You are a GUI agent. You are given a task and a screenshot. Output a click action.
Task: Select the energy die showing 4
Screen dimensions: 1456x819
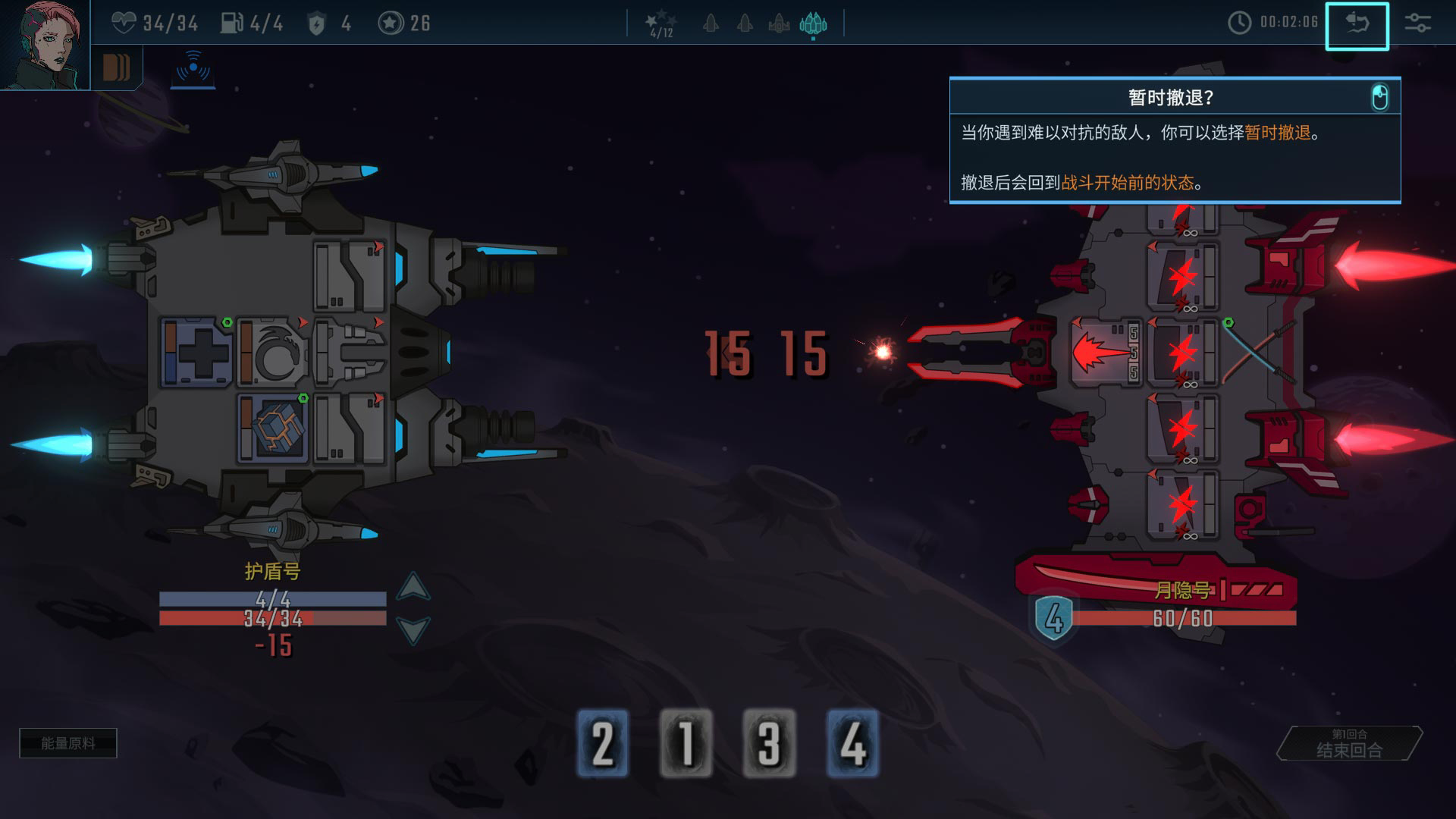tap(852, 743)
